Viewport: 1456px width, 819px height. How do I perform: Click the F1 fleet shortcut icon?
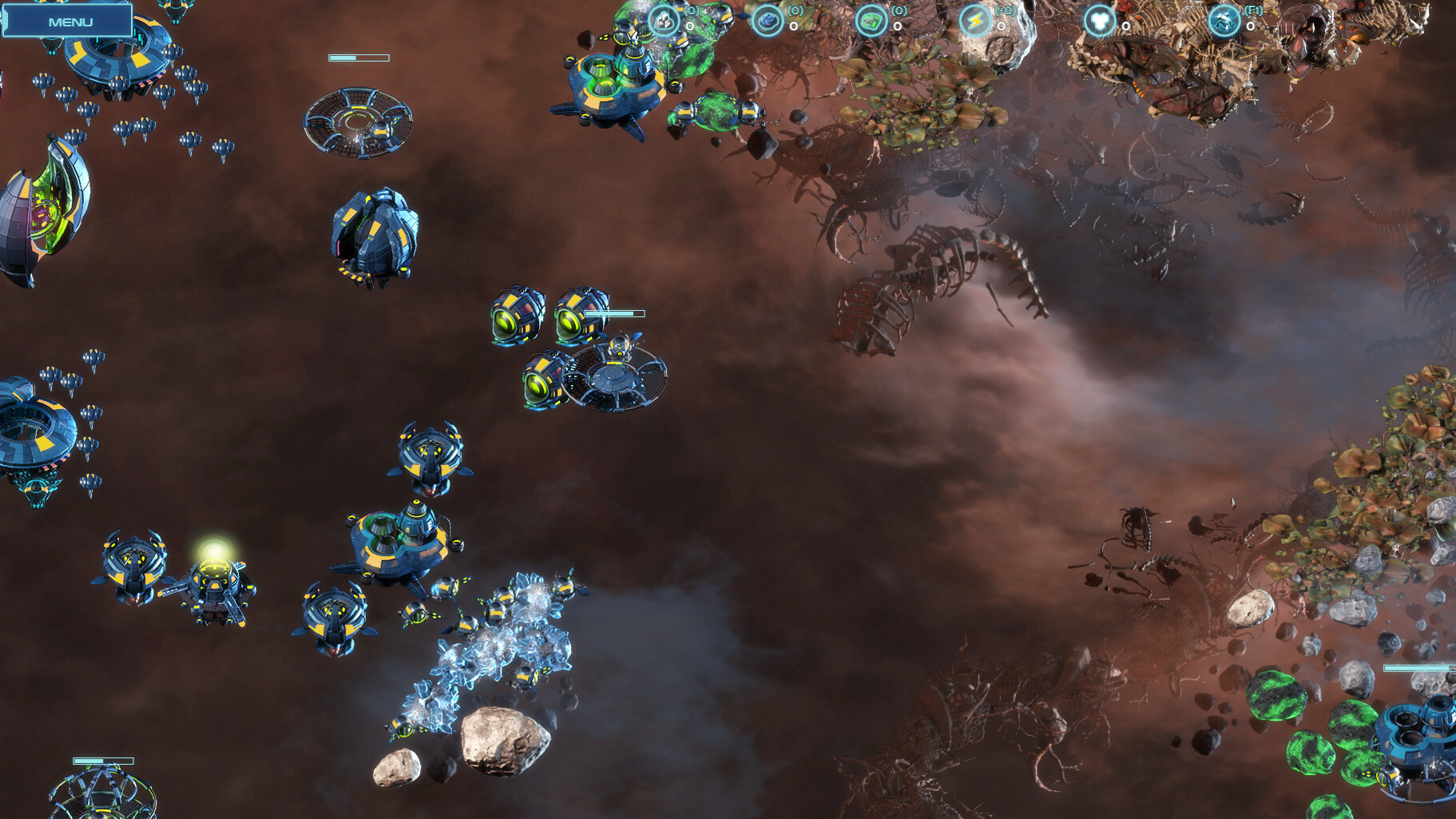click(x=1223, y=20)
